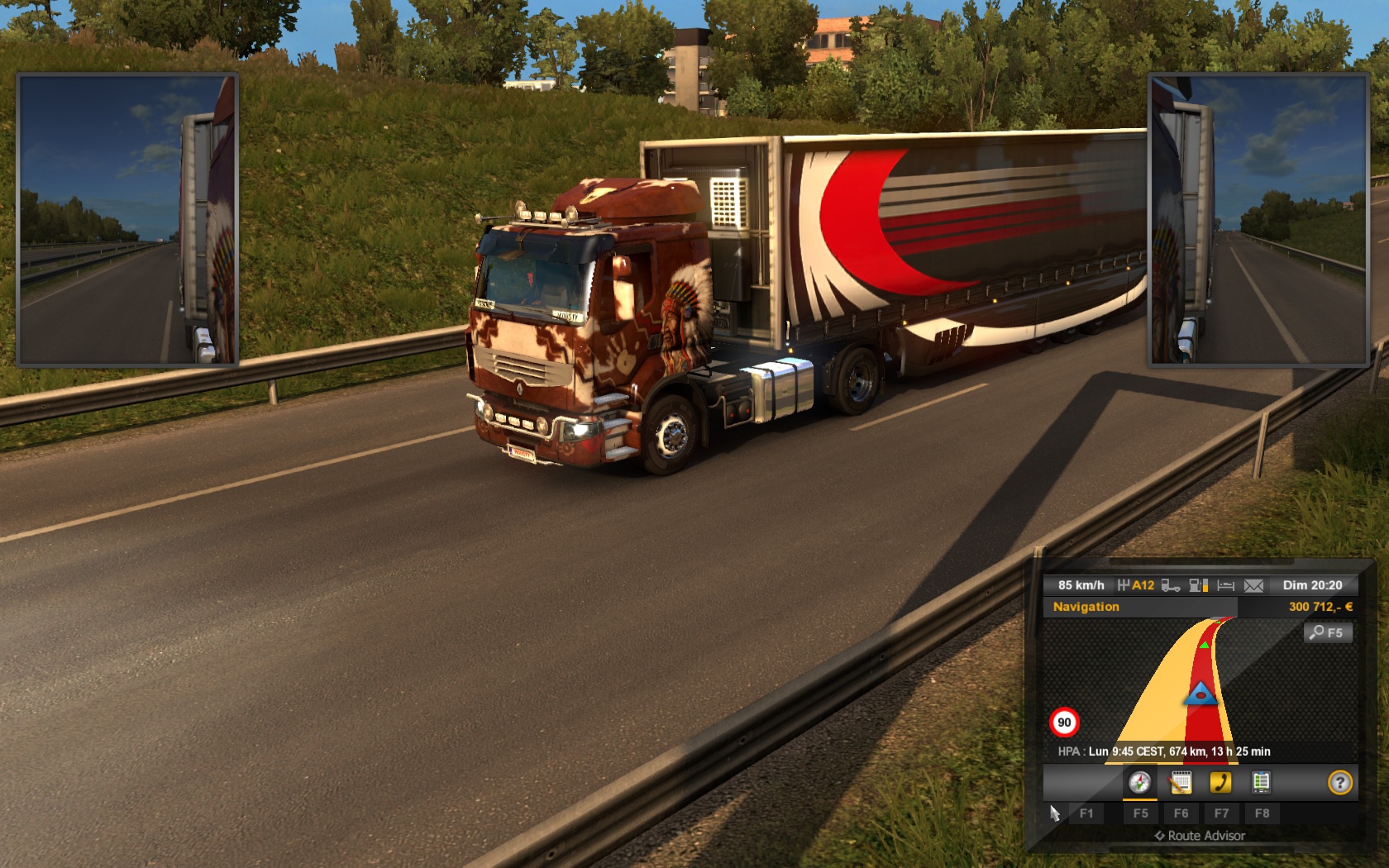Open the yellow phone assistance tab
The image size is (1389, 868).
coord(1220,782)
